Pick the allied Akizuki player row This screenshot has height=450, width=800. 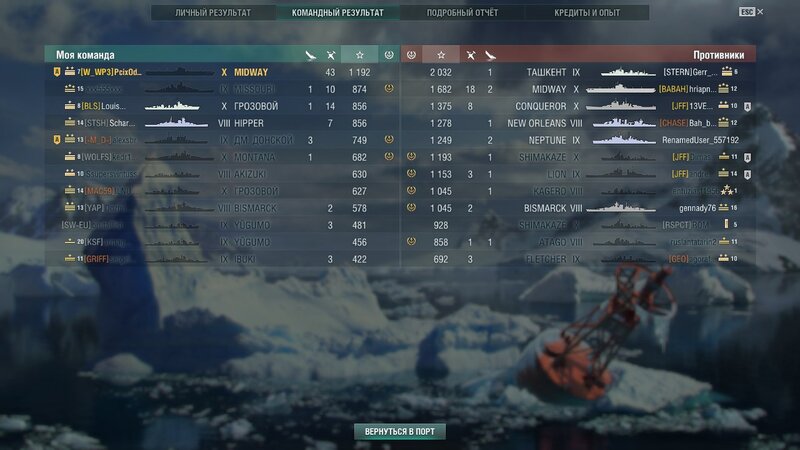tap(220, 174)
